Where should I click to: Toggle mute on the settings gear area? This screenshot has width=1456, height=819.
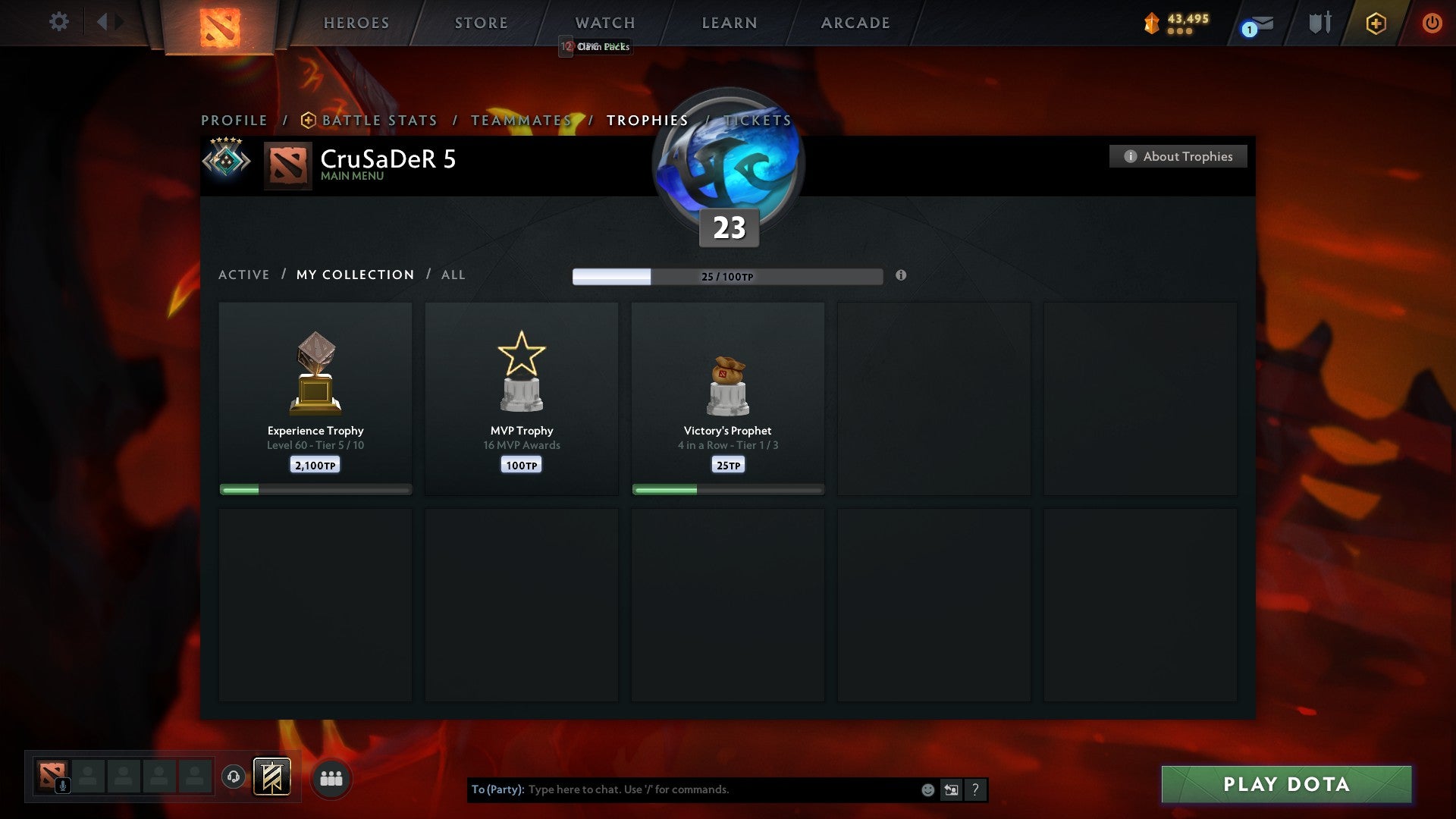[x=59, y=22]
